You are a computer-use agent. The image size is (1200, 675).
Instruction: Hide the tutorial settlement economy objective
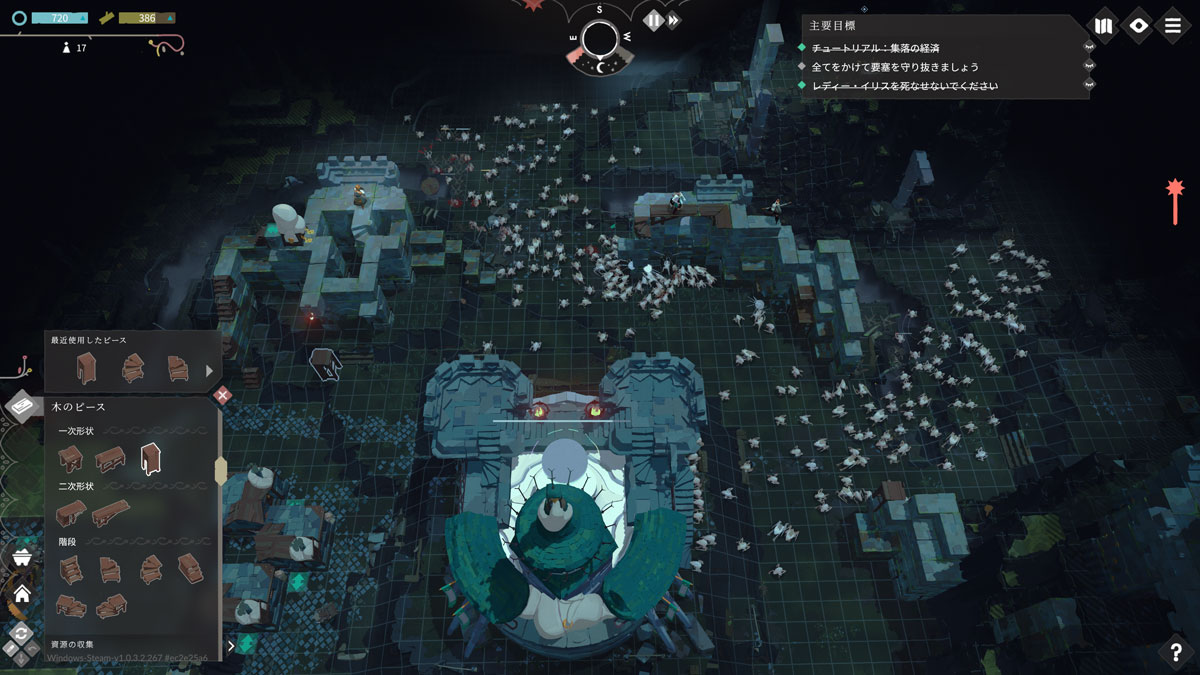click(x=1089, y=47)
